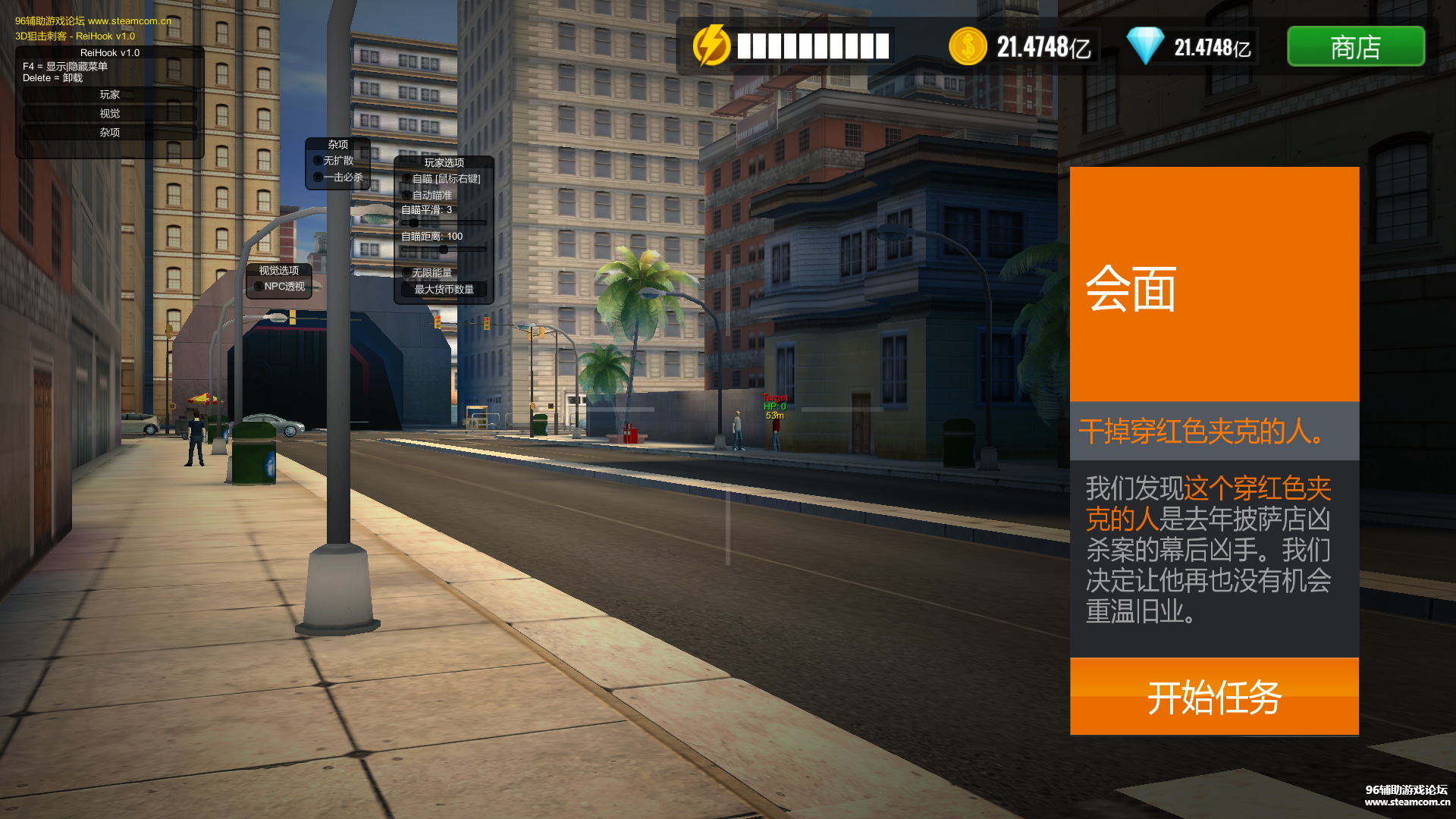
Task: Toggle the 自动瞄准 auto-aim option
Action: [407, 196]
